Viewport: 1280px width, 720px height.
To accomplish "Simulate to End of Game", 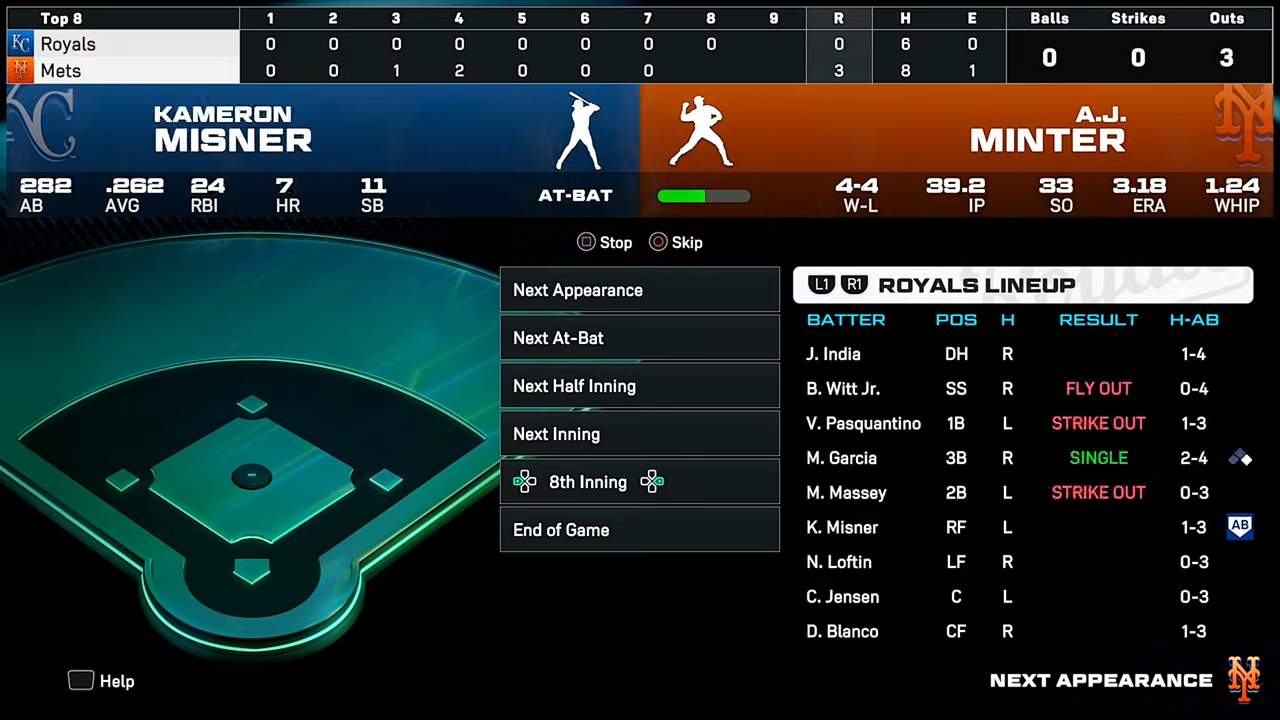I will 639,530.
